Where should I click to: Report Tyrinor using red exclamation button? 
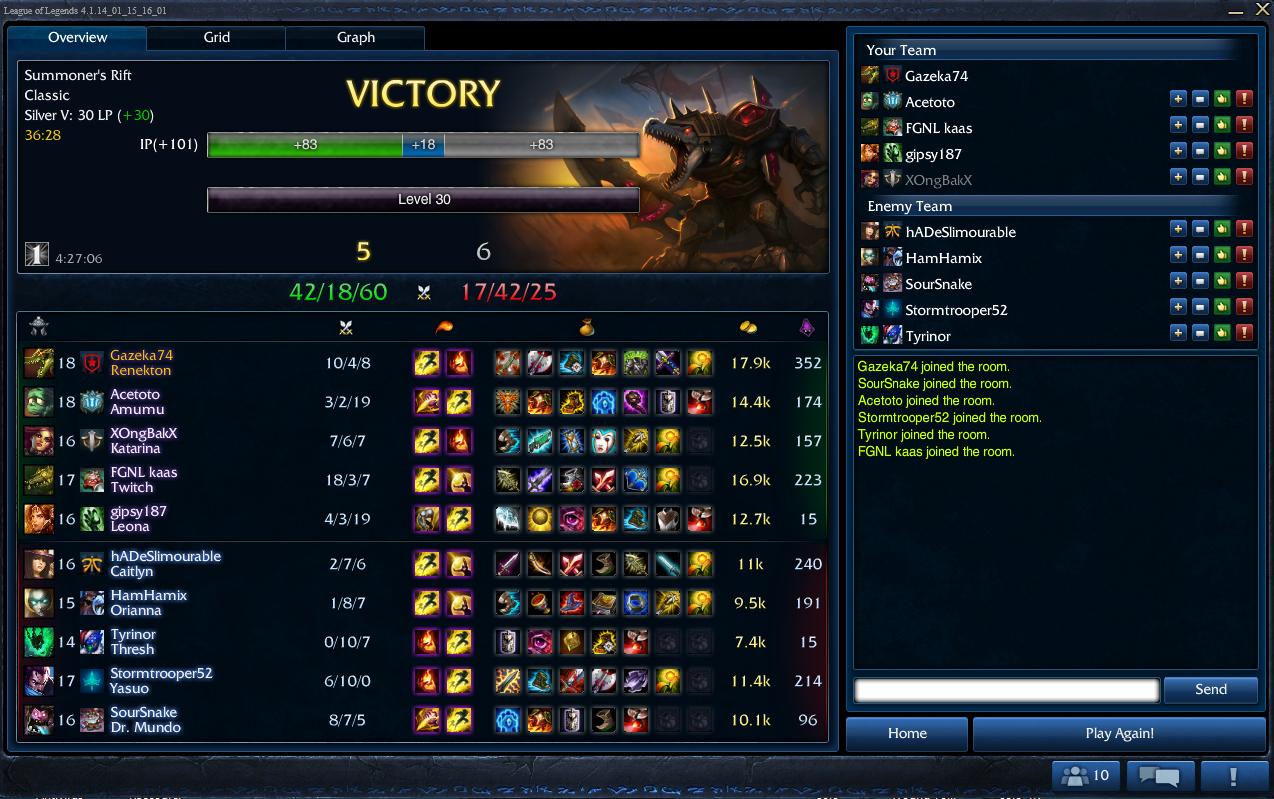coord(1244,333)
